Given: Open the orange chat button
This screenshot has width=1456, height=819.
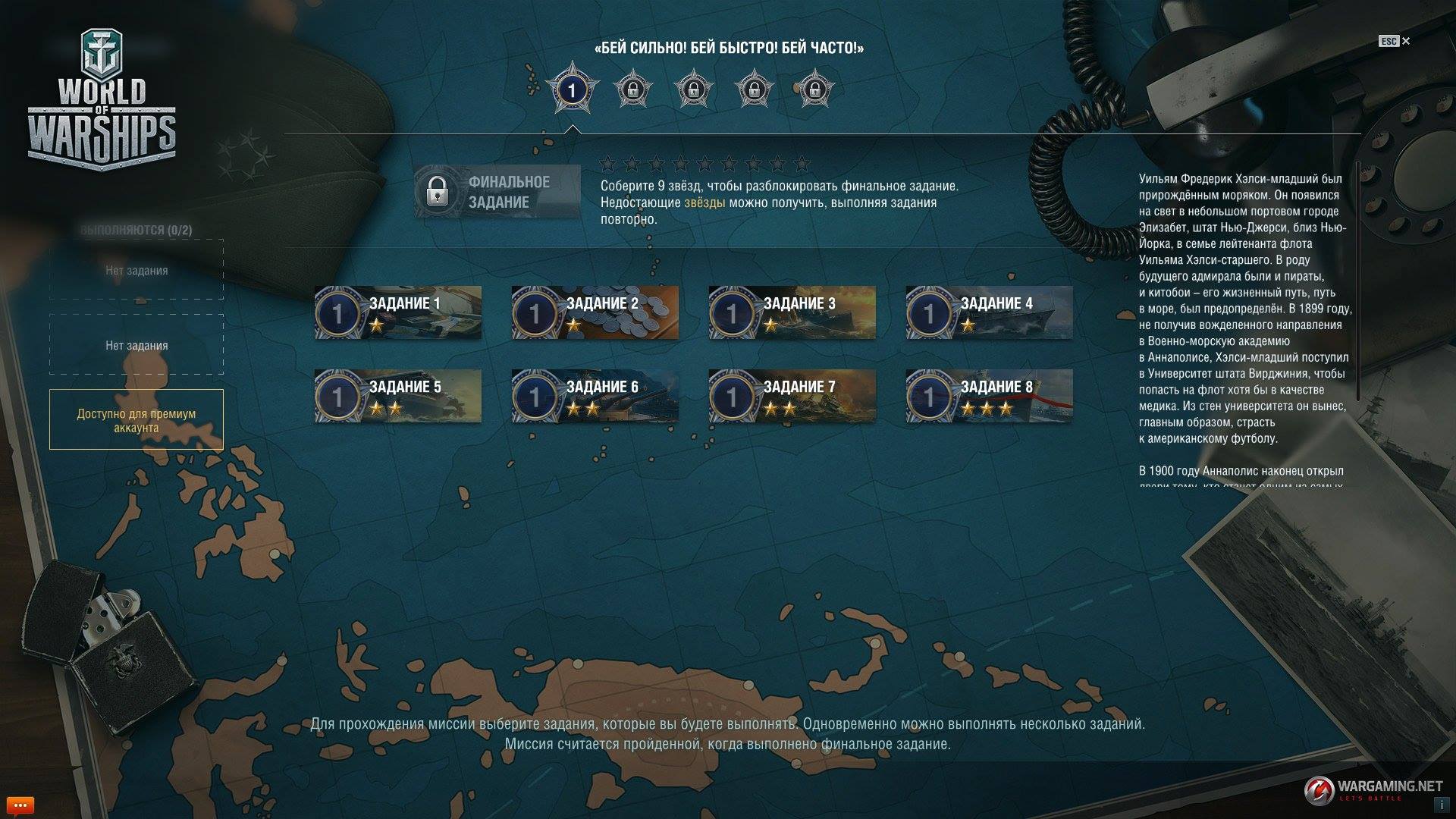Looking at the screenshot, I should click(x=20, y=805).
